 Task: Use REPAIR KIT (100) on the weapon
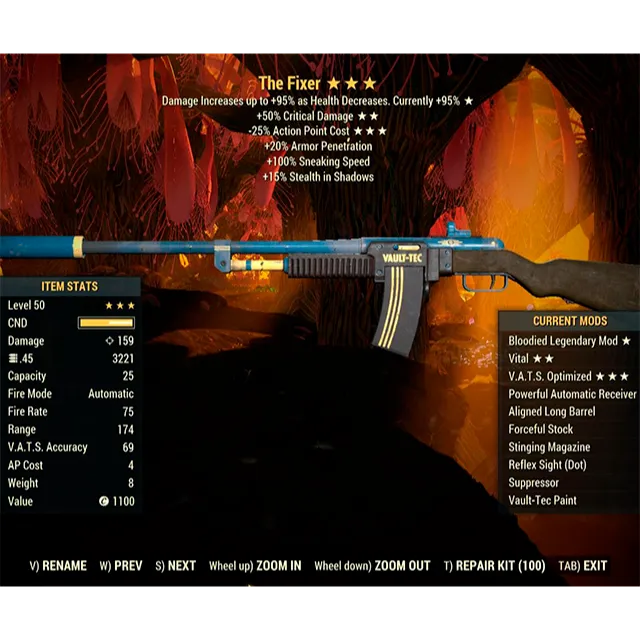click(494, 566)
